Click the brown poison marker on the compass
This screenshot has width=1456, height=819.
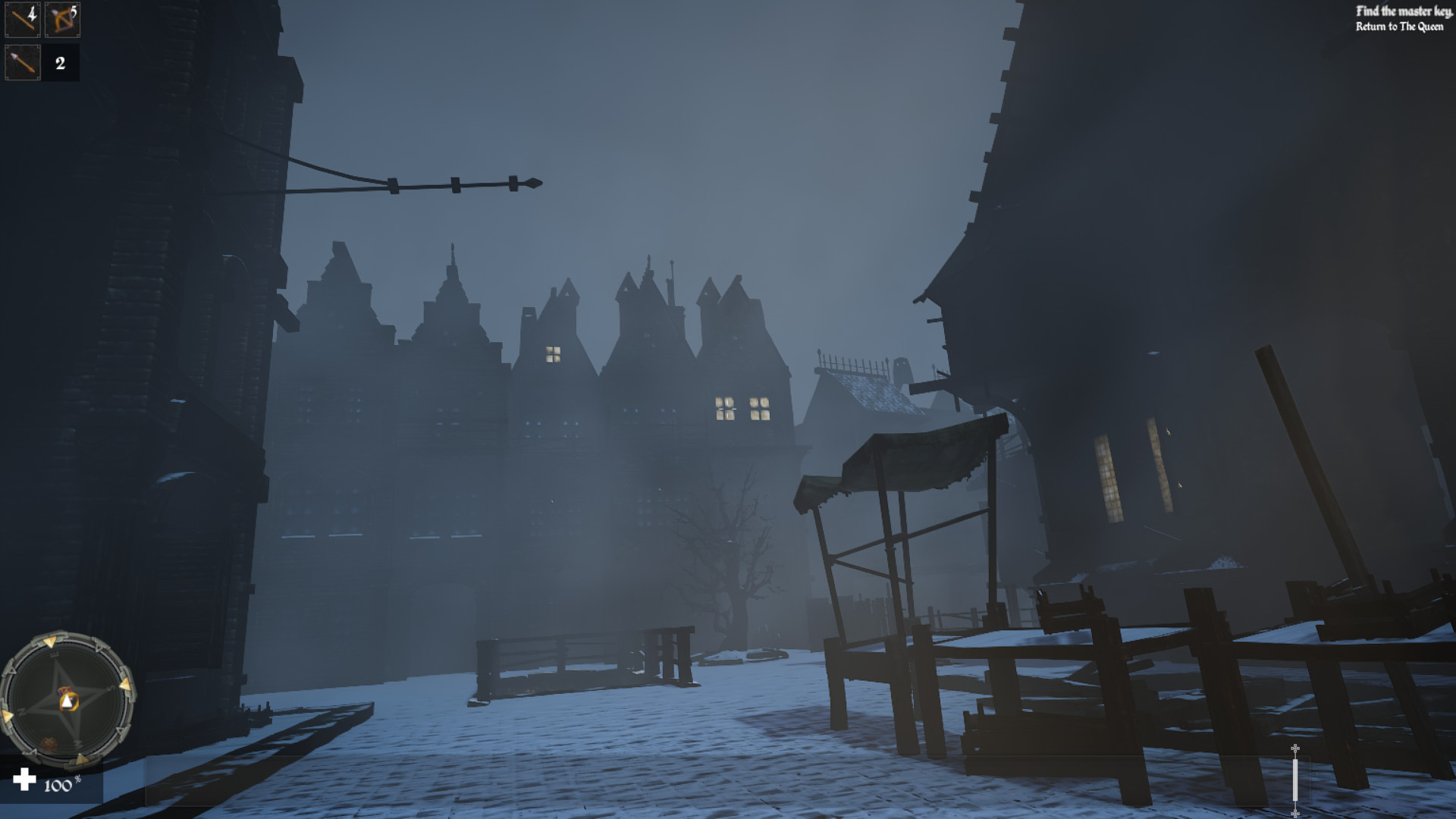tap(49, 744)
